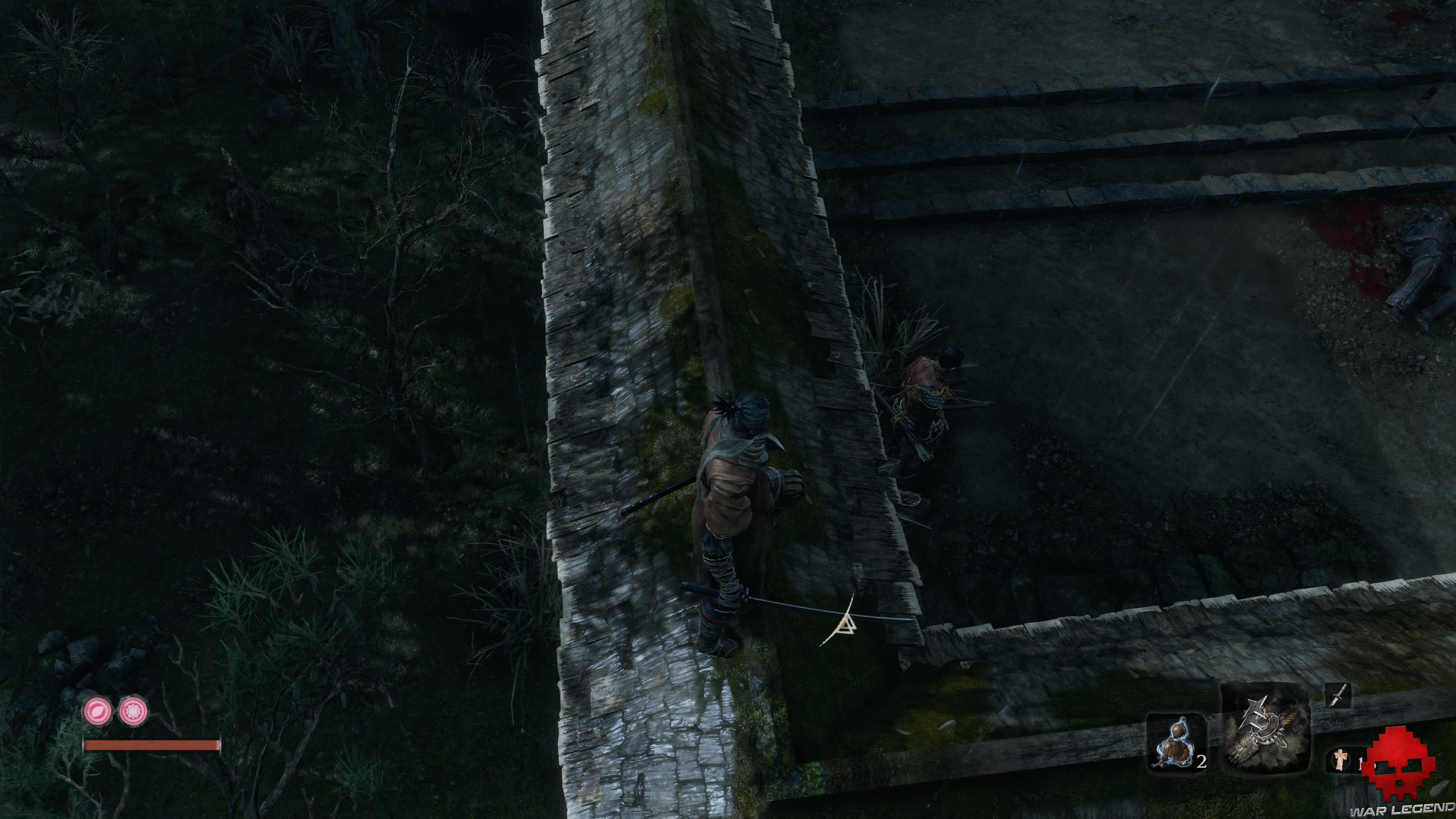
Task: Click Wolf's orange health bar
Action: (x=152, y=746)
